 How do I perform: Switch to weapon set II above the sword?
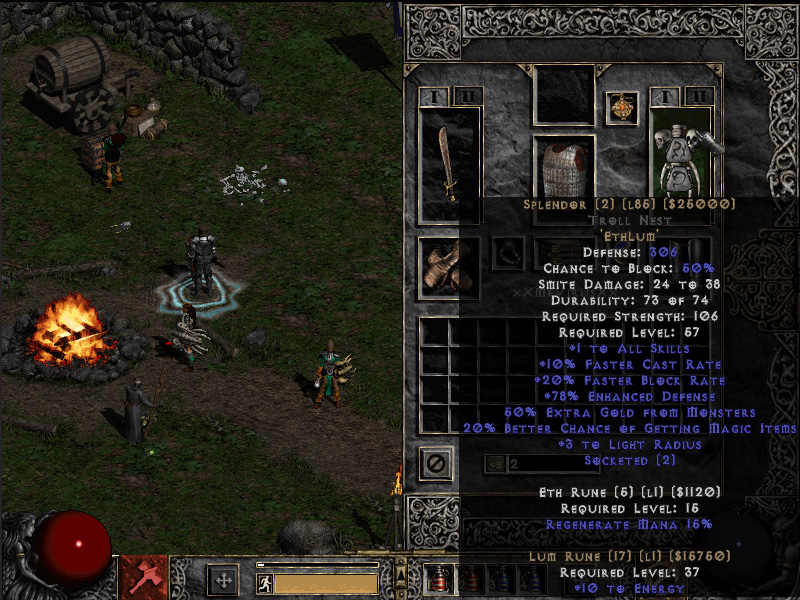point(466,97)
